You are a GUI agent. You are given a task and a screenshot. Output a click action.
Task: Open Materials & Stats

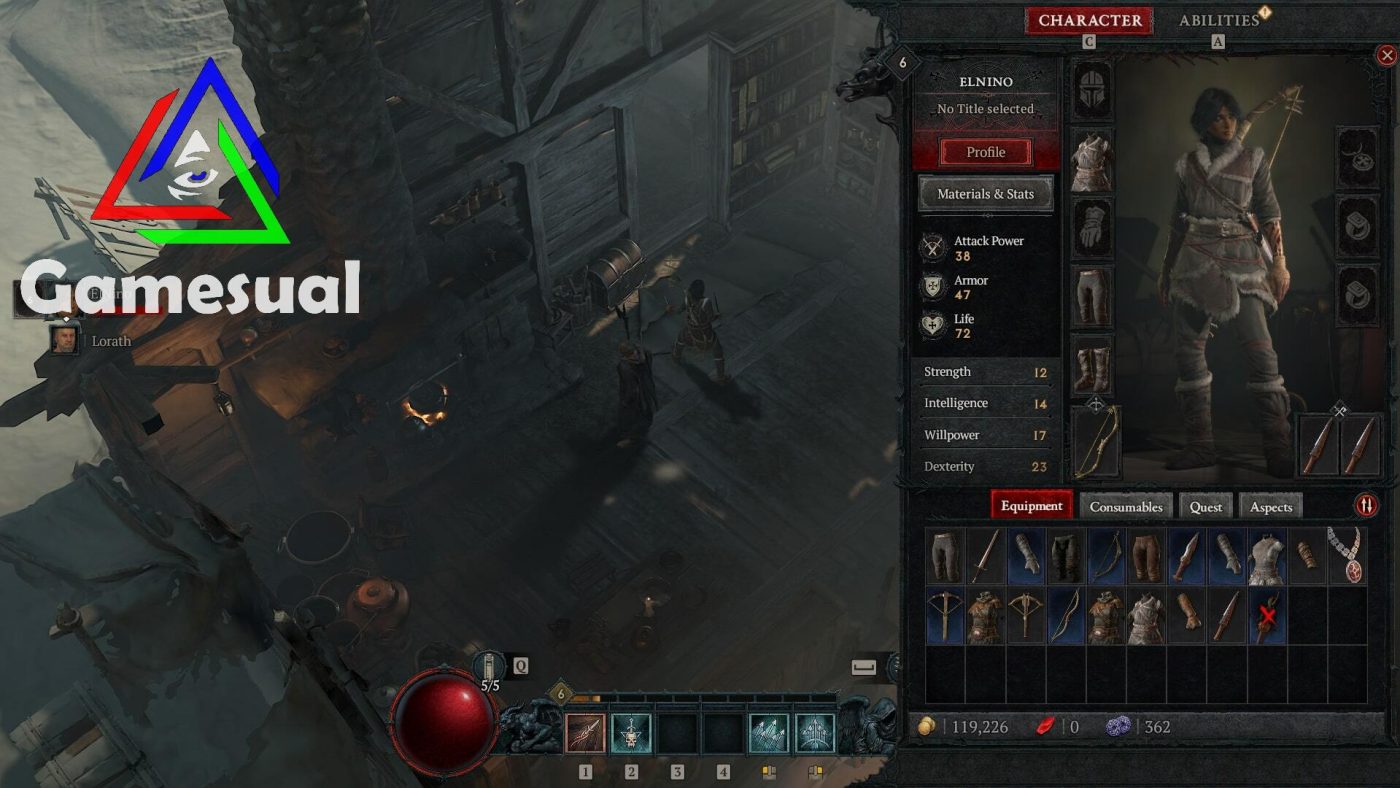click(x=986, y=193)
